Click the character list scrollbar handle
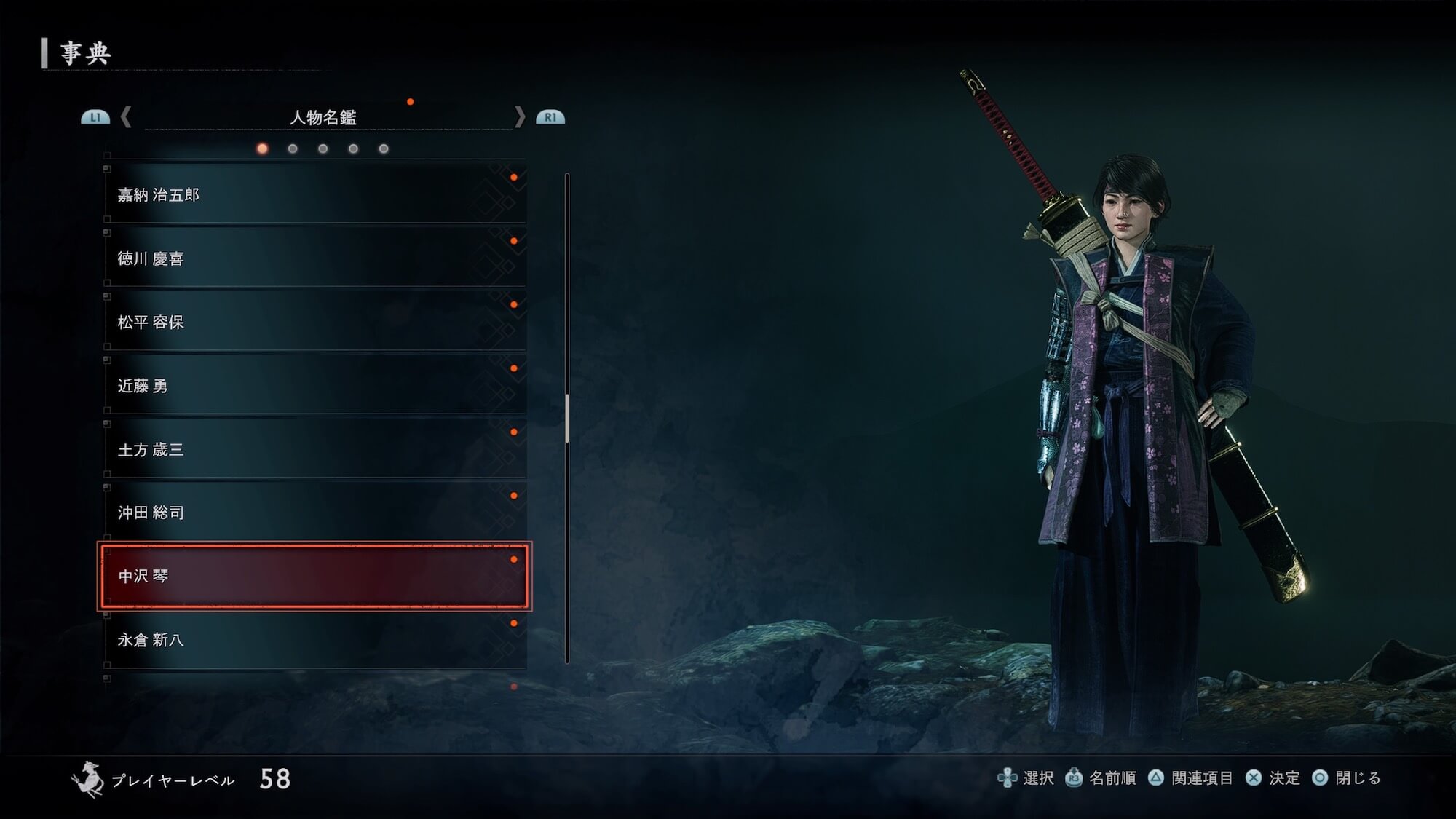 [x=567, y=419]
